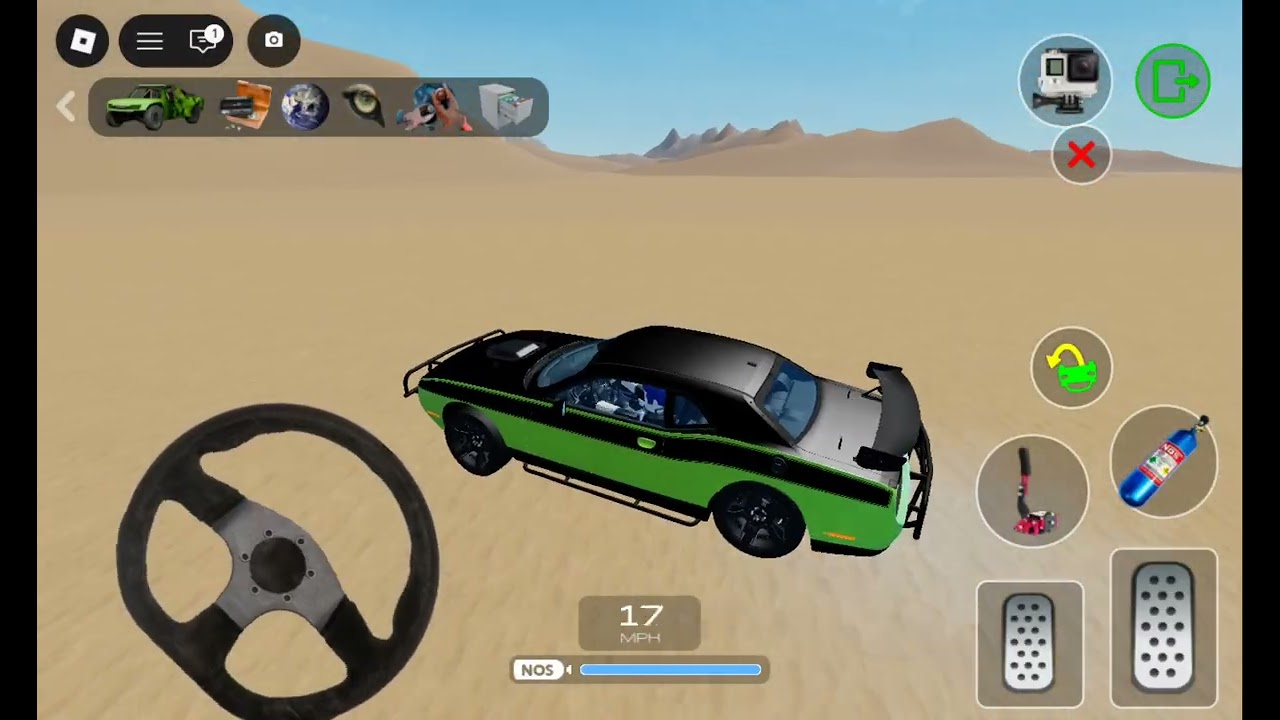The image size is (1280, 720).
Task: Open the wrench and hands repair icon
Action: pos(433,107)
